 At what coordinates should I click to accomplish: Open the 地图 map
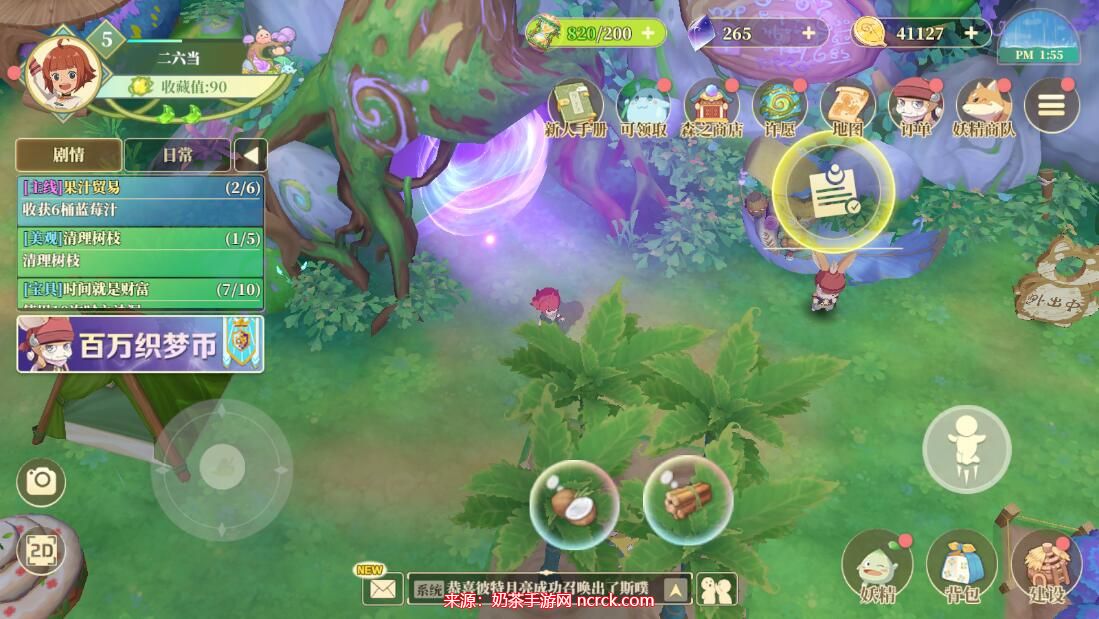(x=847, y=105)
